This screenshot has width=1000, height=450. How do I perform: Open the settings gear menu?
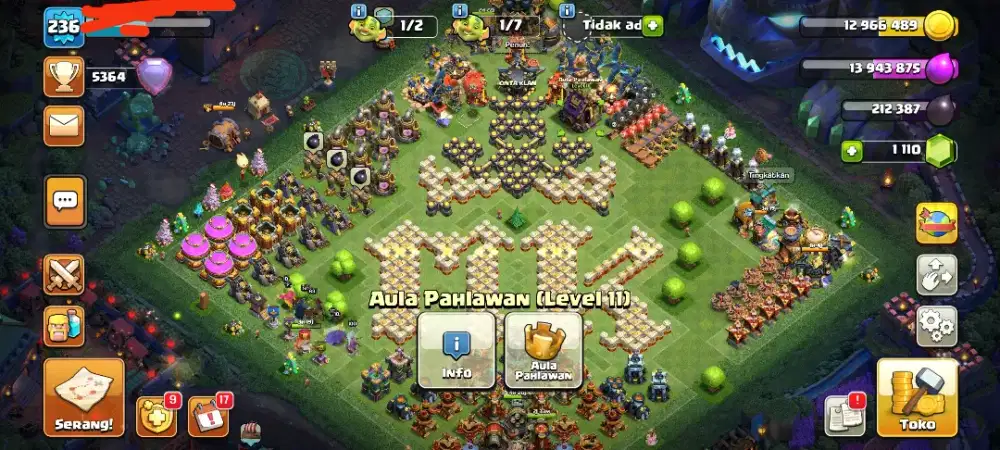pyautogui.click(x=936, y=326)
